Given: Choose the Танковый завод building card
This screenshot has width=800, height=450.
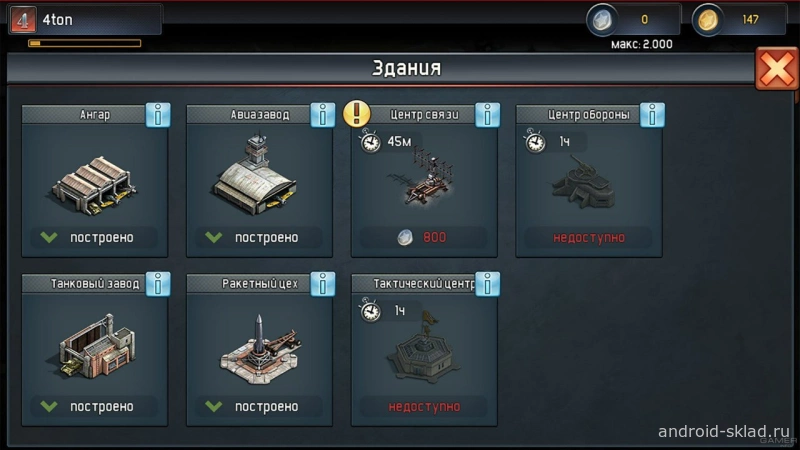Looking at the screenshot, I should (94, 350).
